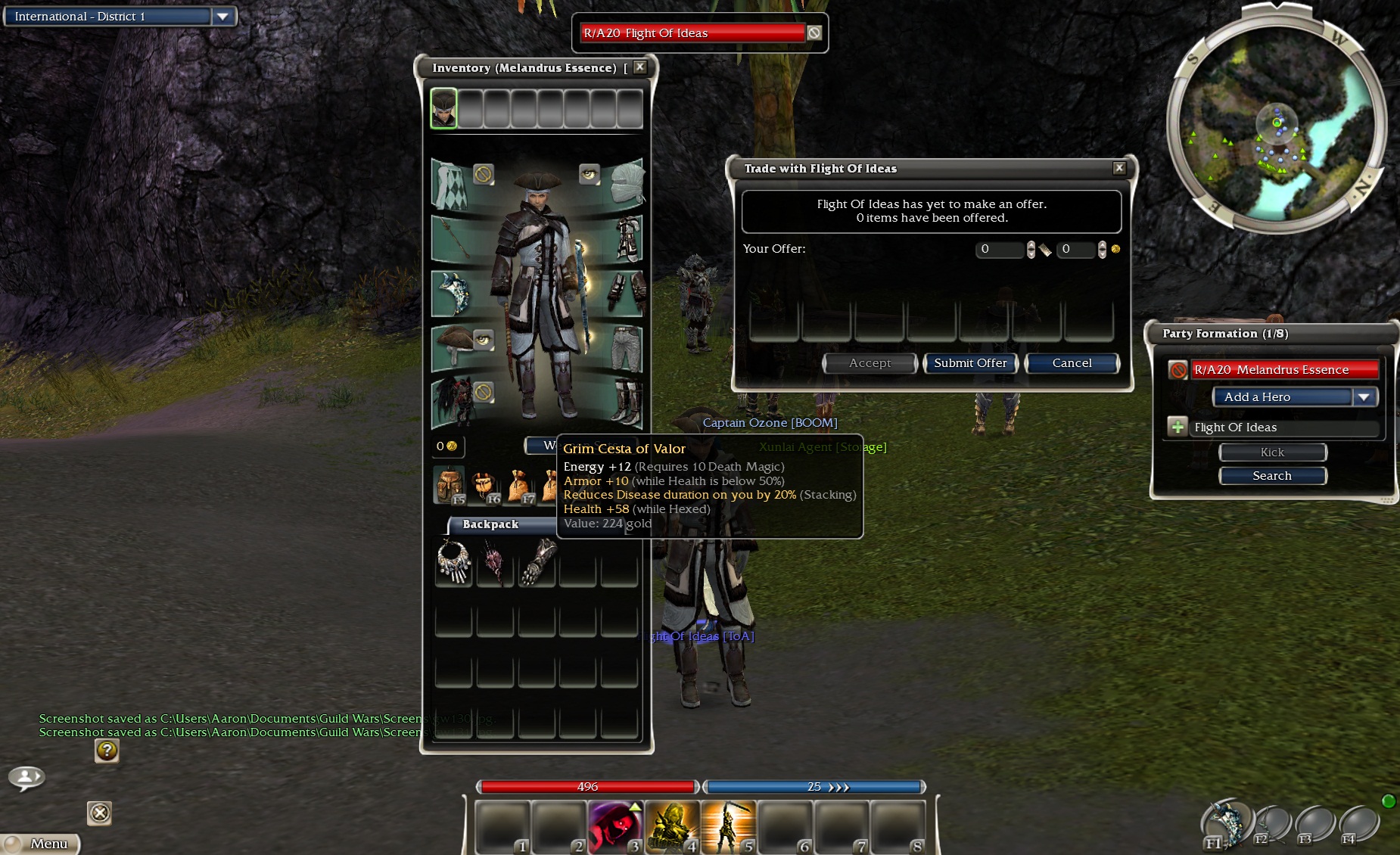Select the character portrait in inventory

click(x=444, y=108)
